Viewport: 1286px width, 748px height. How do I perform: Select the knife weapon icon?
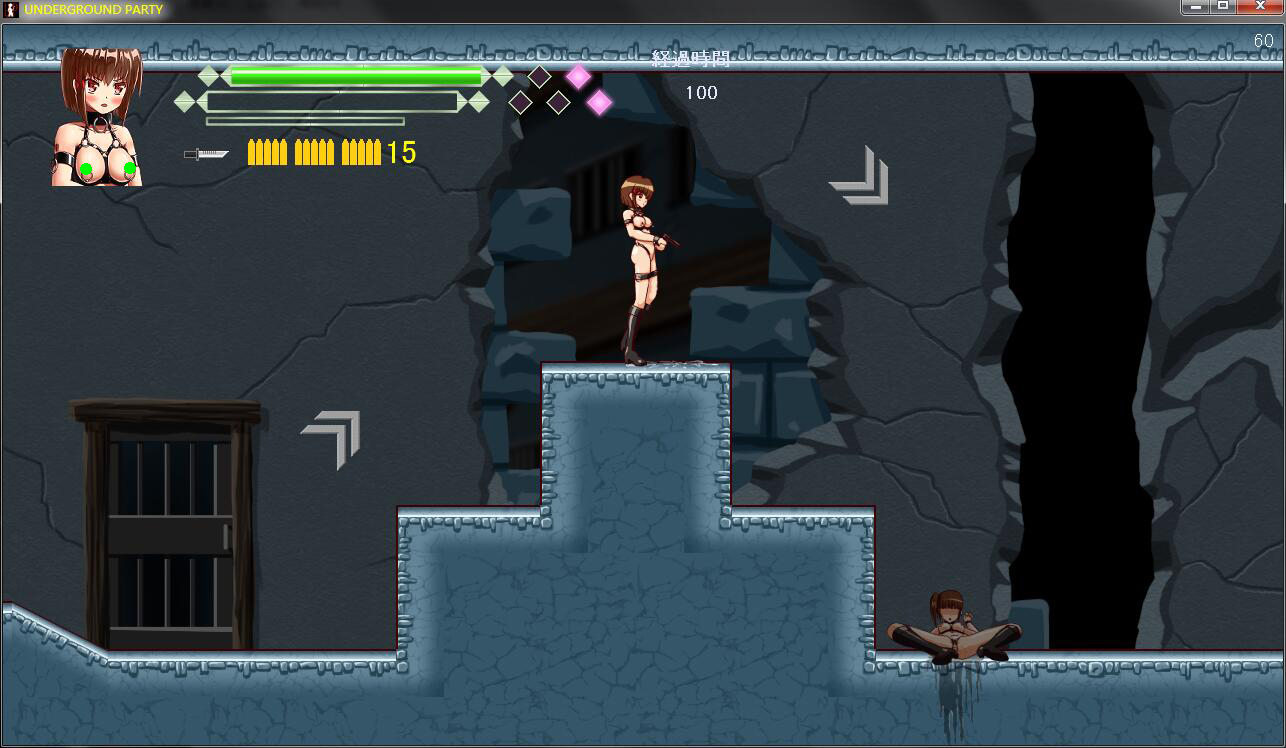206,154
